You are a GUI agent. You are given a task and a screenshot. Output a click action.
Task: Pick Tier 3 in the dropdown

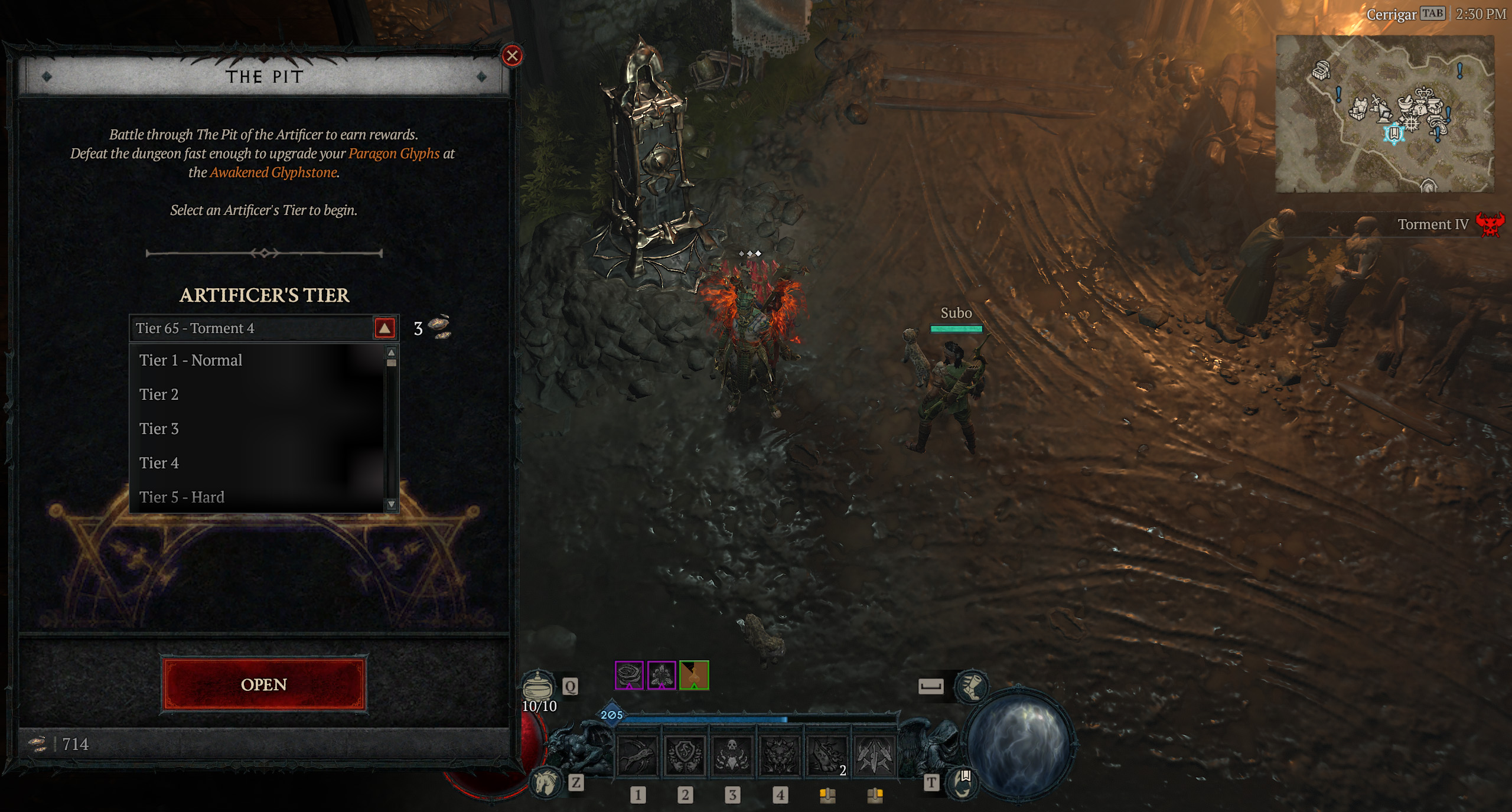[159, 429]
